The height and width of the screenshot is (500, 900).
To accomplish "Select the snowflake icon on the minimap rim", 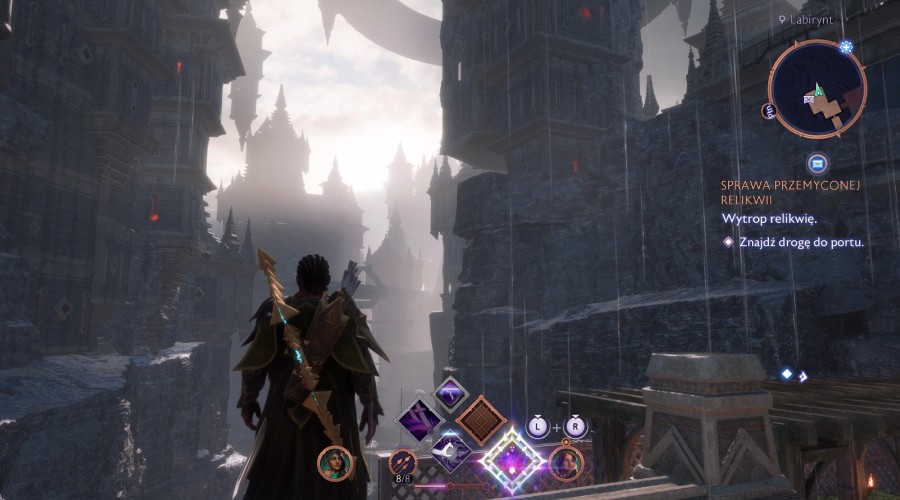I will click(846, 47).
